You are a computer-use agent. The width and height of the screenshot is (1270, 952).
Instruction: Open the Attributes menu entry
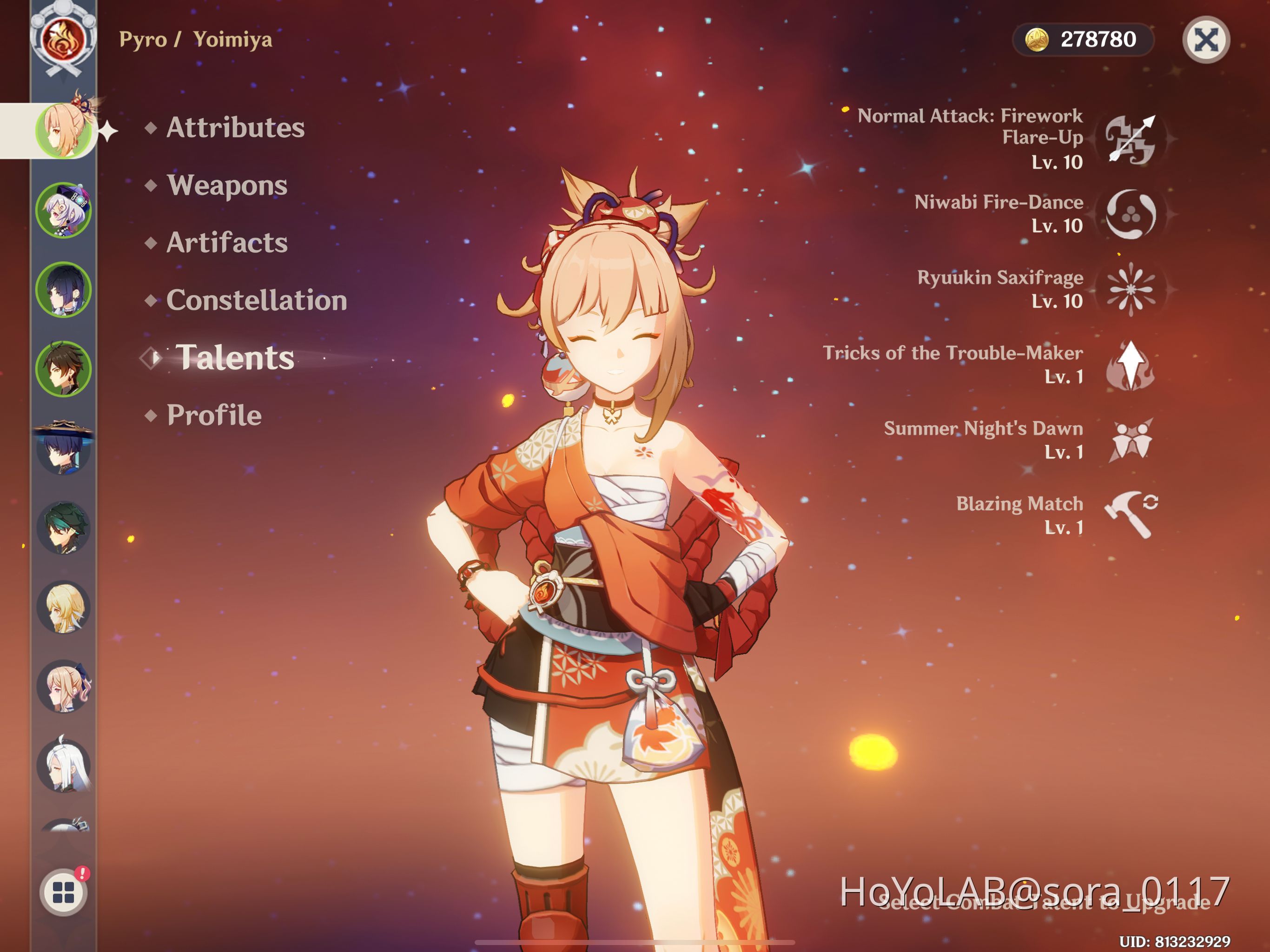[235, 127]
